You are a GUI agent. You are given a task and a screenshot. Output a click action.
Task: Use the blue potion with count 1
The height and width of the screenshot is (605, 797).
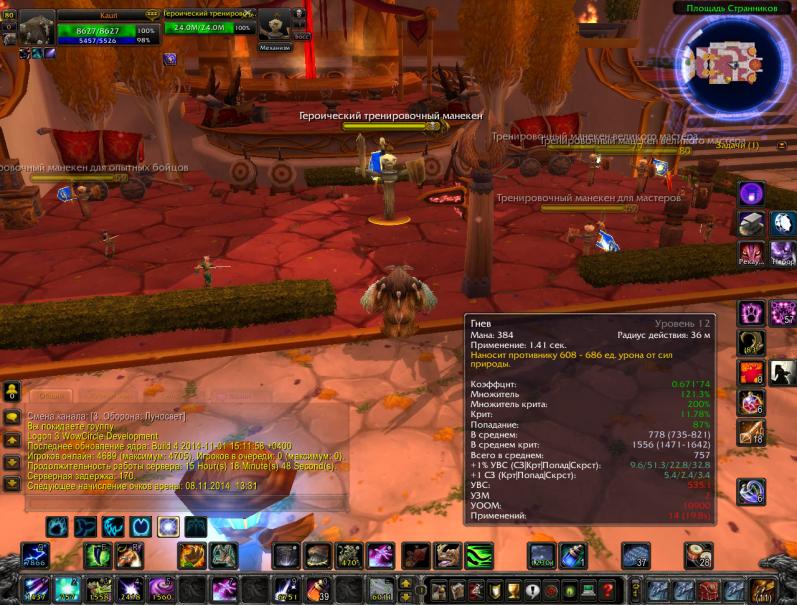[574, 555]
